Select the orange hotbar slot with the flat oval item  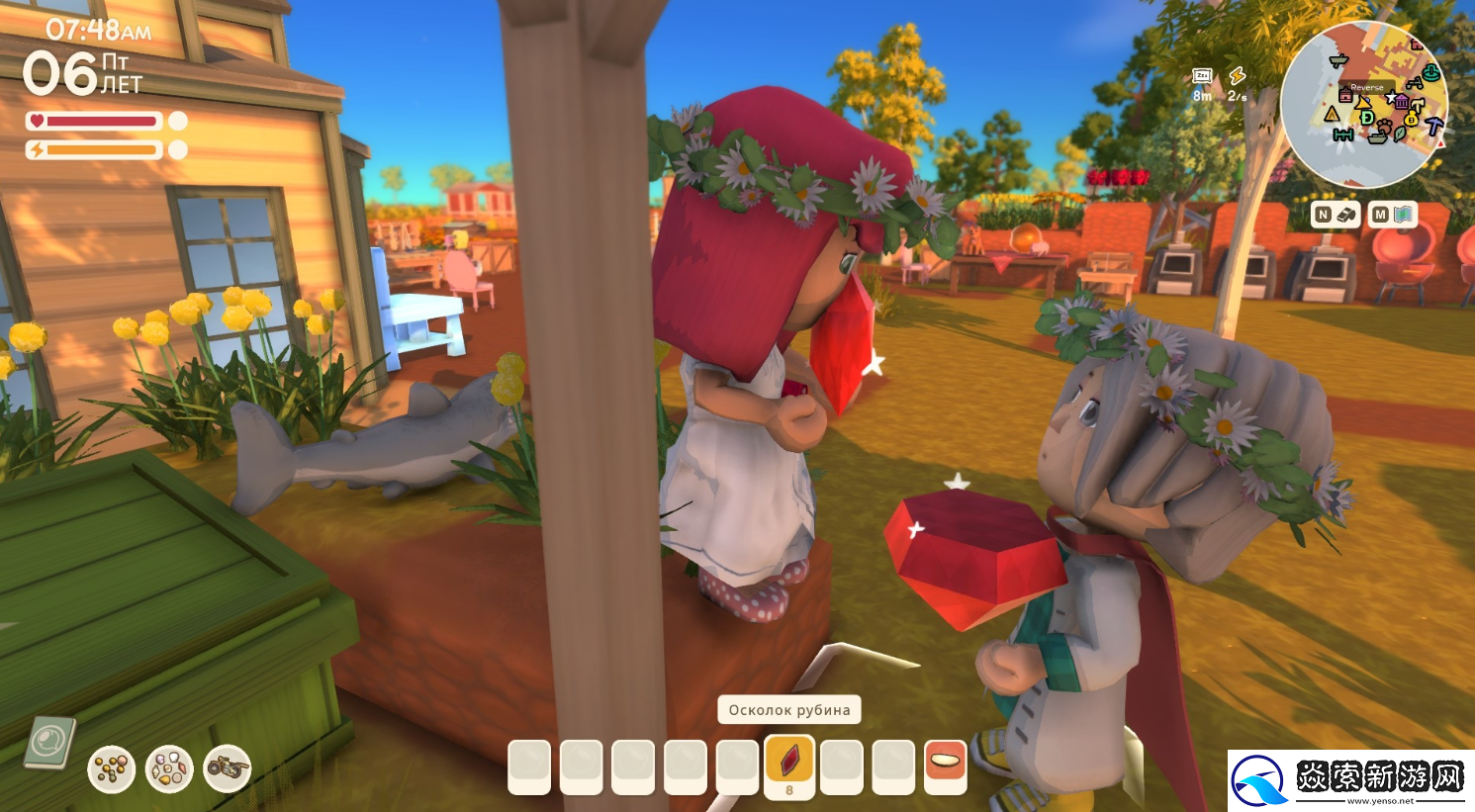pos(945,766)
